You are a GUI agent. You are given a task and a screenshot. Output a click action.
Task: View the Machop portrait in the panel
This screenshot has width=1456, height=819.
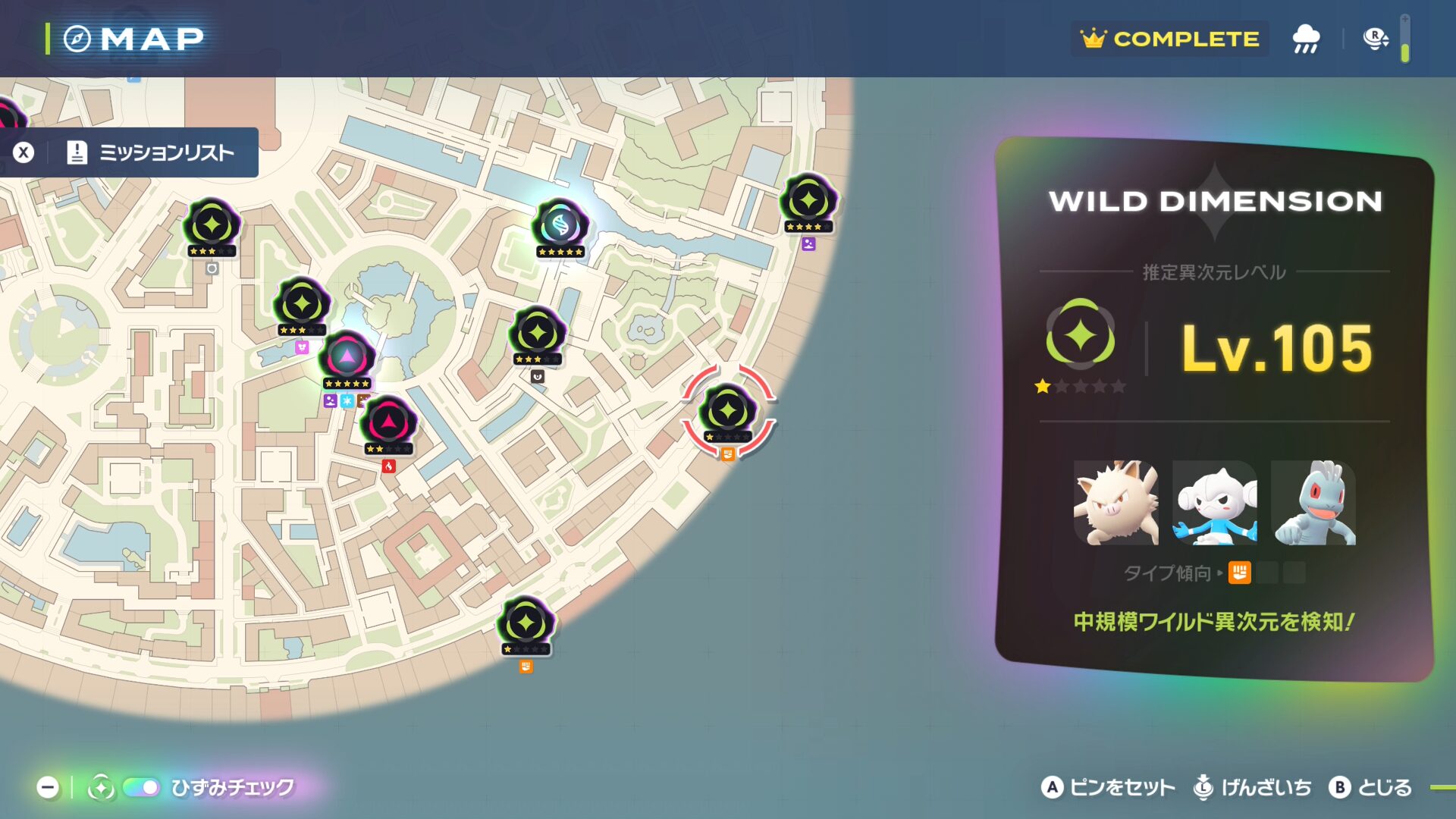[1313, 503]
